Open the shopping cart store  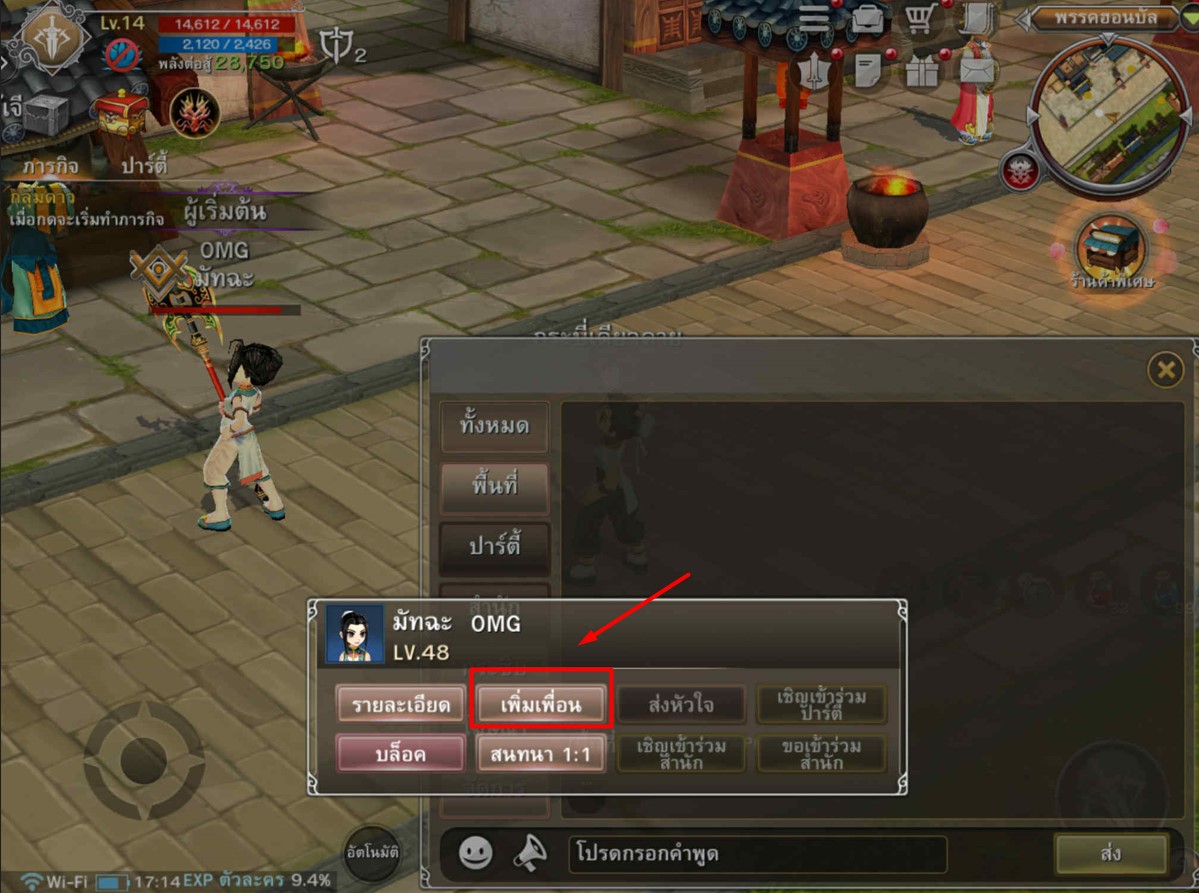click(919, 19)
